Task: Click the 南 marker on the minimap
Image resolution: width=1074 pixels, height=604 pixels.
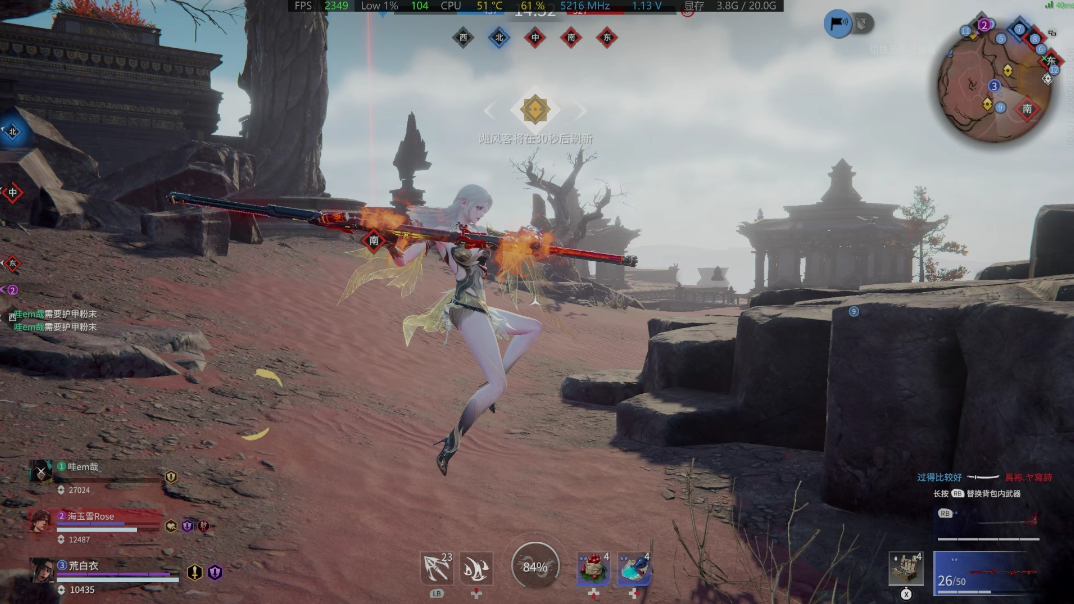Action: click(1027, 108)
